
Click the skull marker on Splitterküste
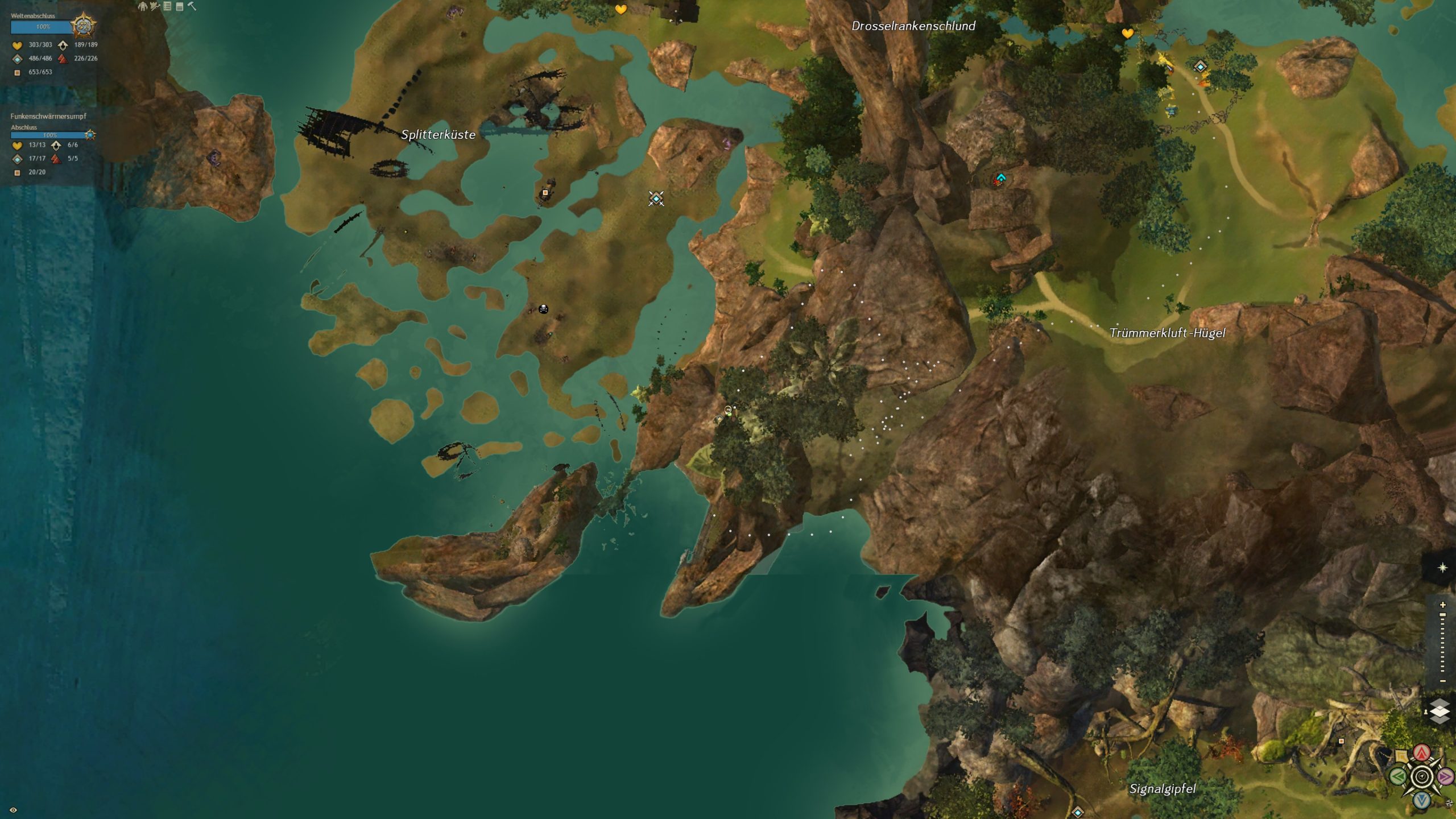coord(543,309)
